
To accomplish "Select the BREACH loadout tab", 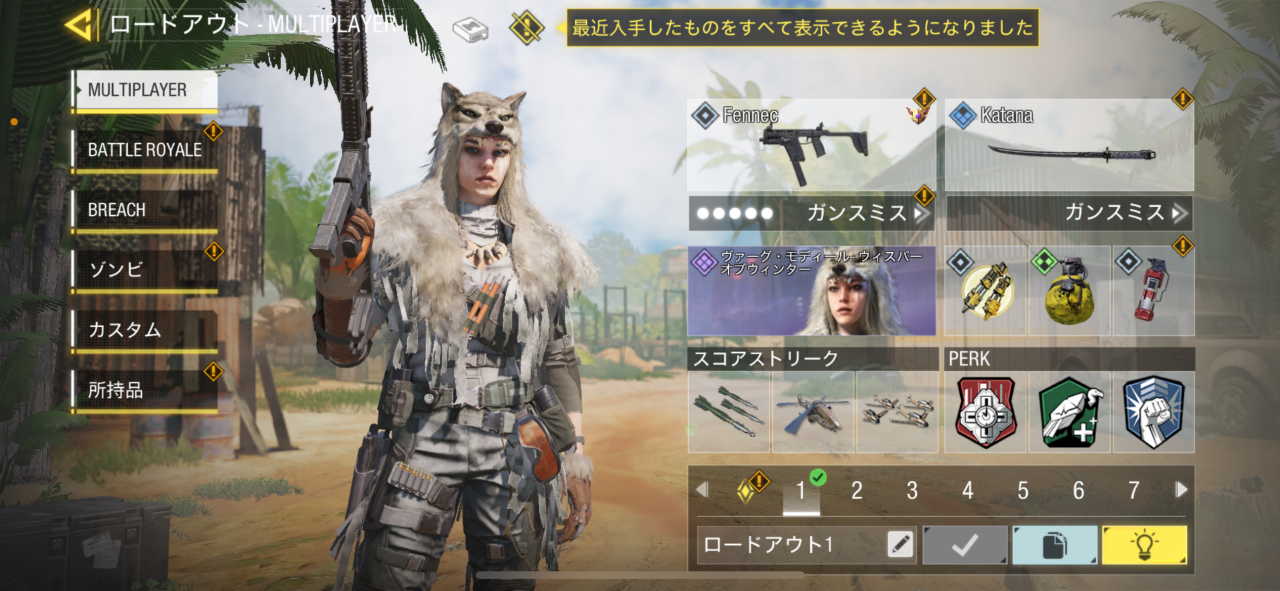I will tap(145, 210).
